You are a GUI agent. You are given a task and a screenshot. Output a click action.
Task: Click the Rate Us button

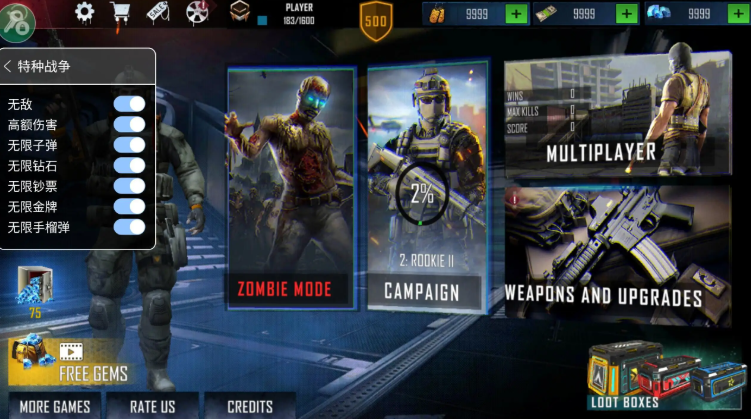tap(152, 406)
